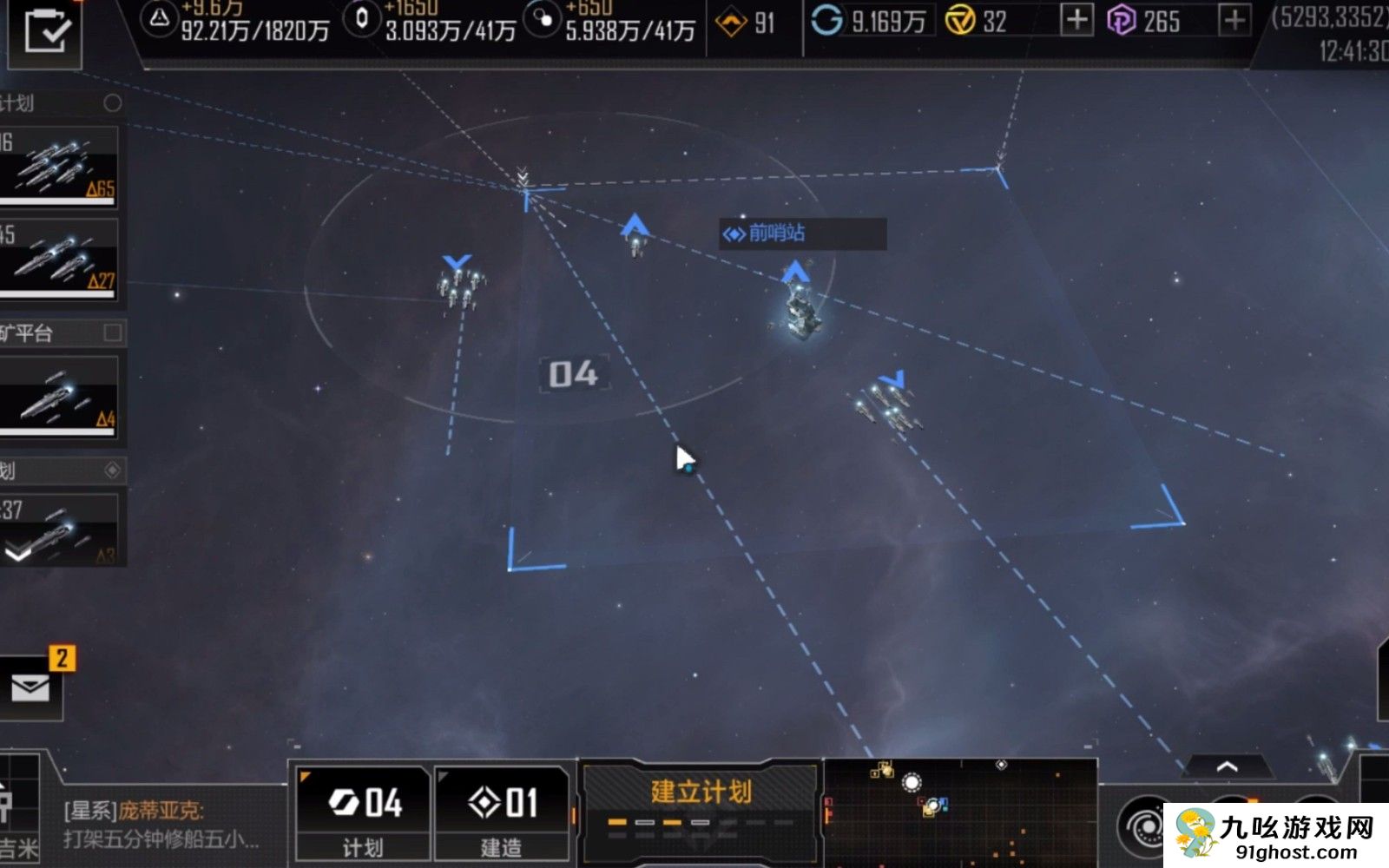The image size is (1389, 868).
Task: Select the fleet card marked Δ65
Action: tap(58, 165)
